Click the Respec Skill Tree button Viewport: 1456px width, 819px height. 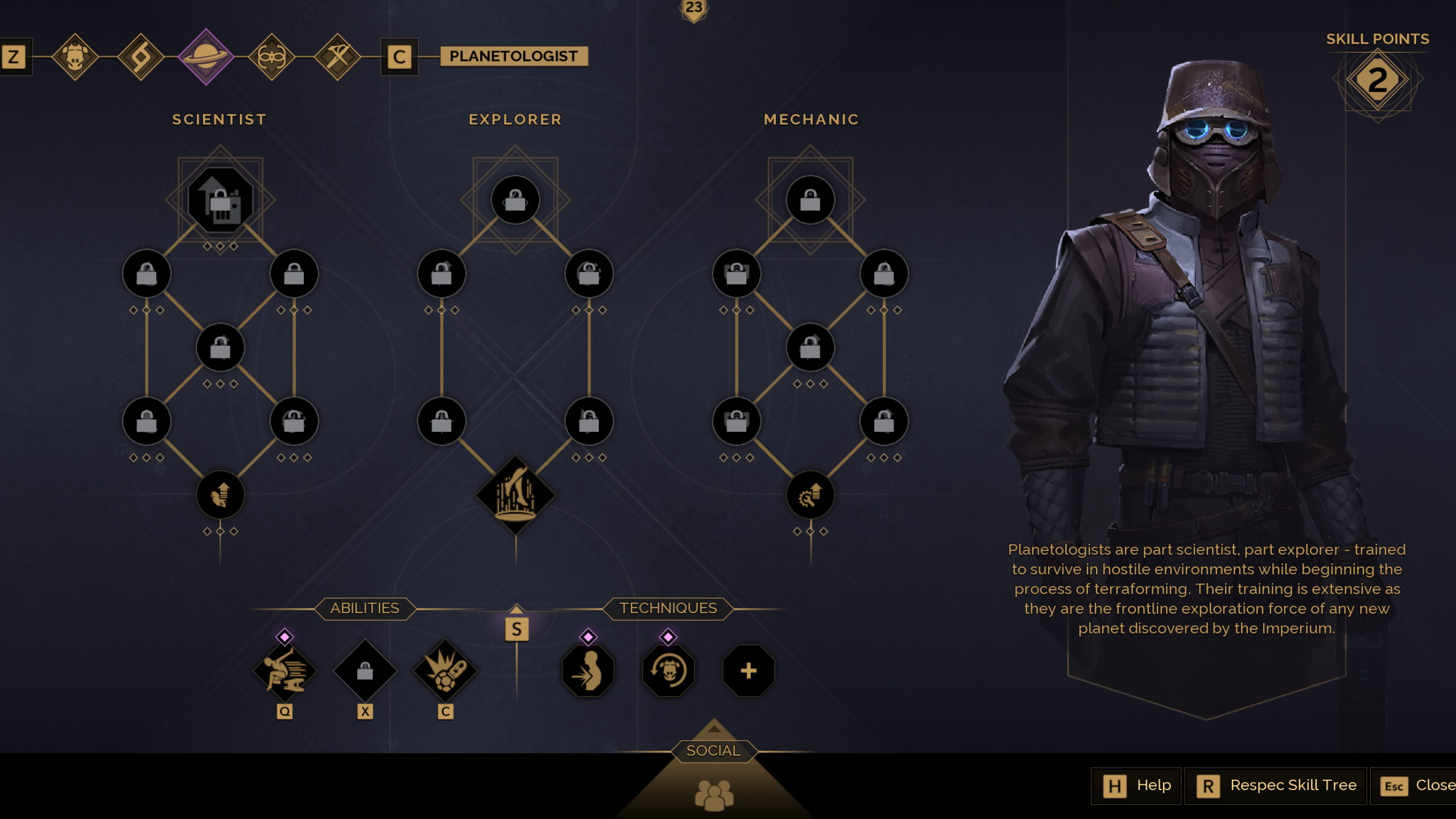tap(1276, 785)
